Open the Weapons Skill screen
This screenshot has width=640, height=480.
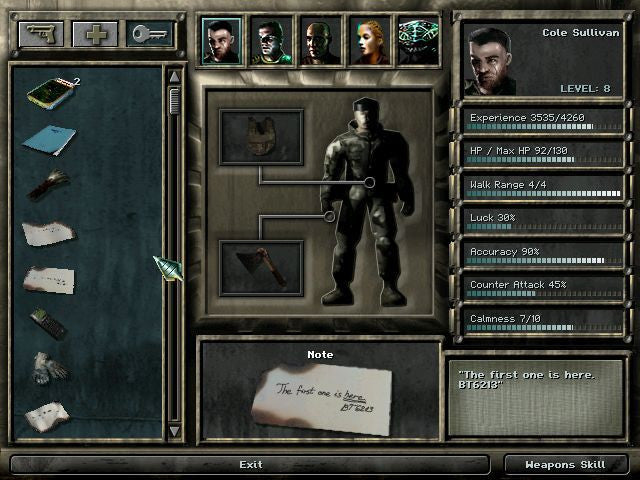coord(566,464)
